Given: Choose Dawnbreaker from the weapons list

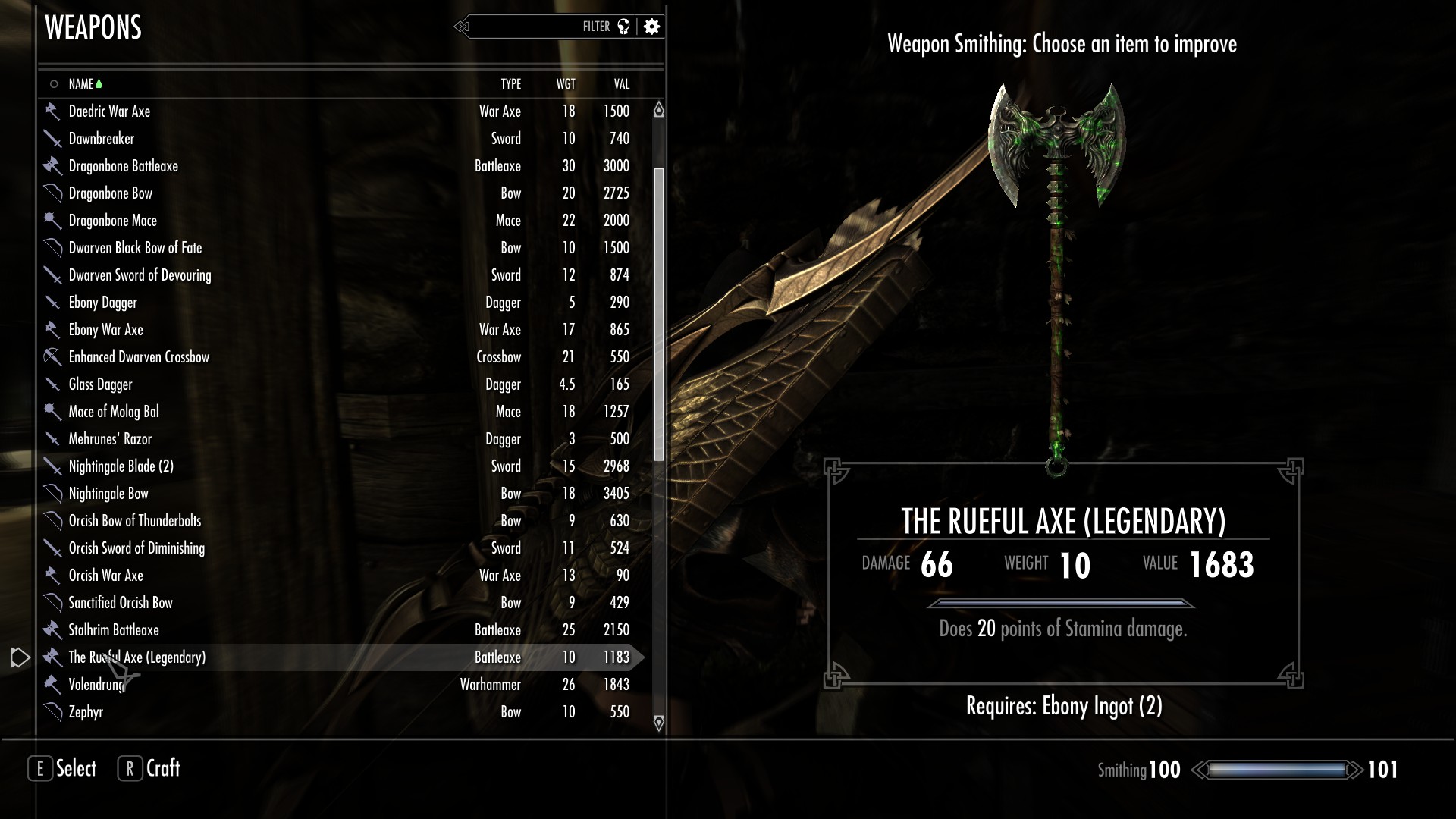Looking at the screenshot, I should click(102, 139).
